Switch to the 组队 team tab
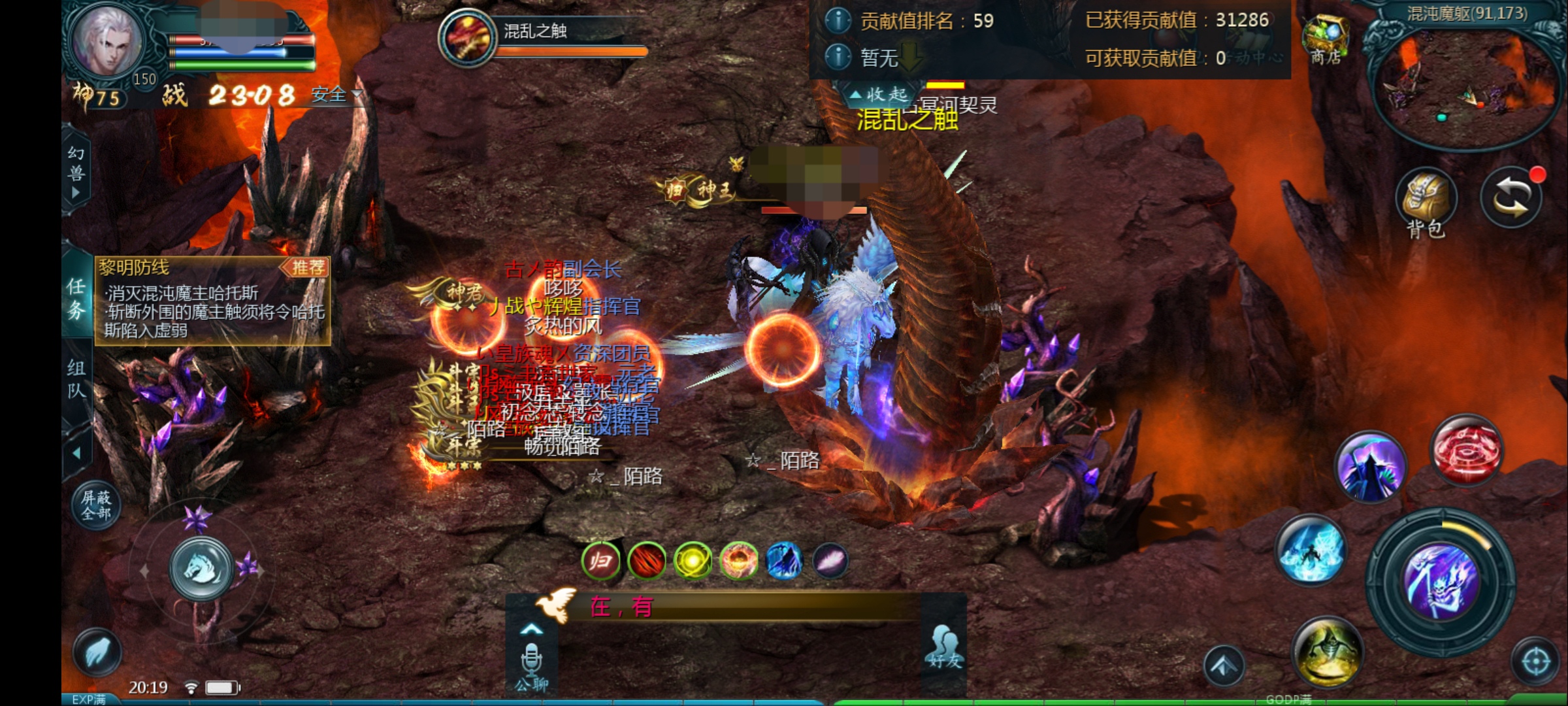The width and height of the screenshot is (1568, 706). point(76,379)
